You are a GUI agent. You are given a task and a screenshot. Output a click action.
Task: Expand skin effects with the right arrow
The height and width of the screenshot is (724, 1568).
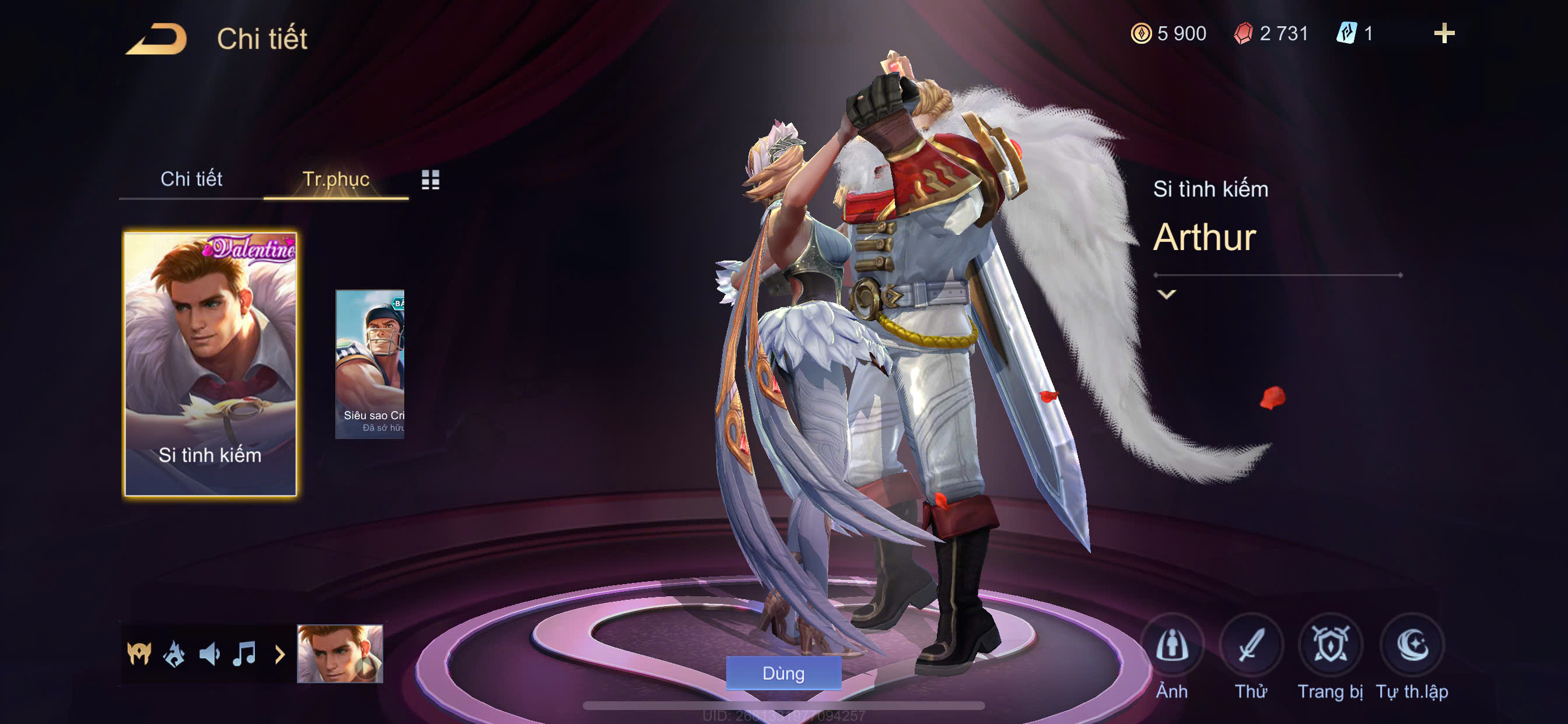279,655
